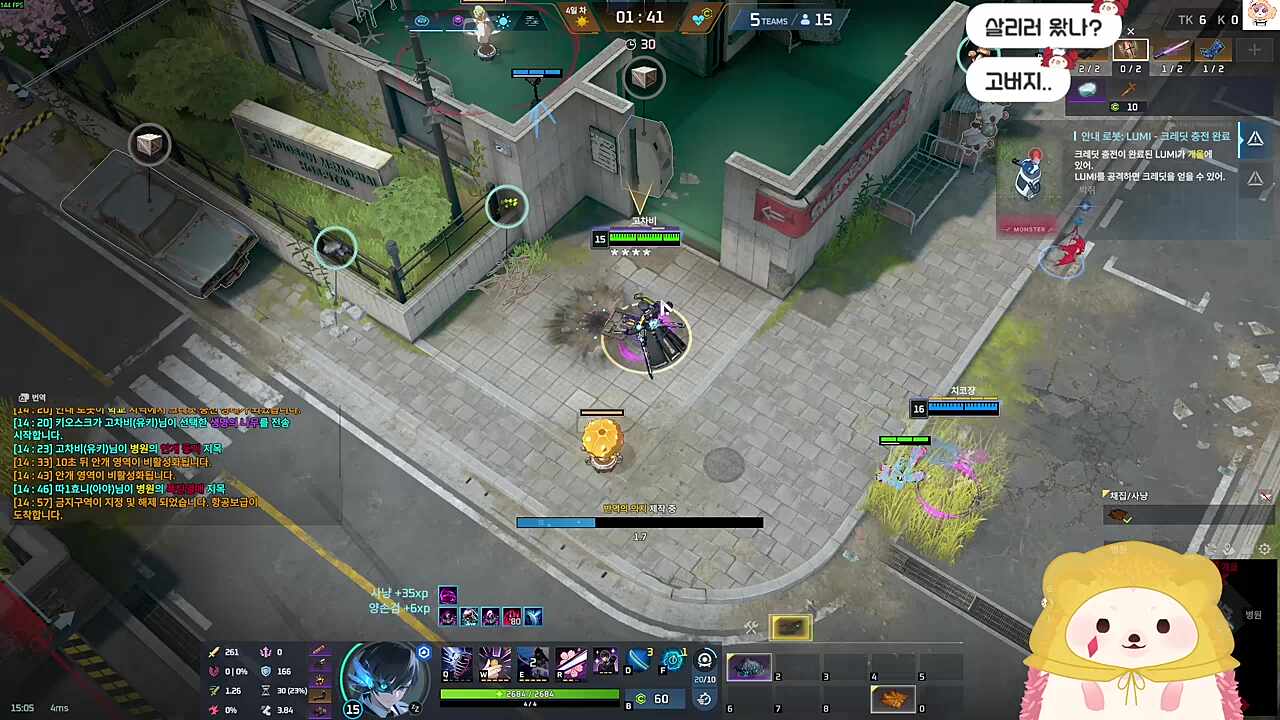The image size is (1280, 720).
Task: Click the crafting progress bar labeled 제작 중
Action: pyautogui.click(x=640, y=522)
